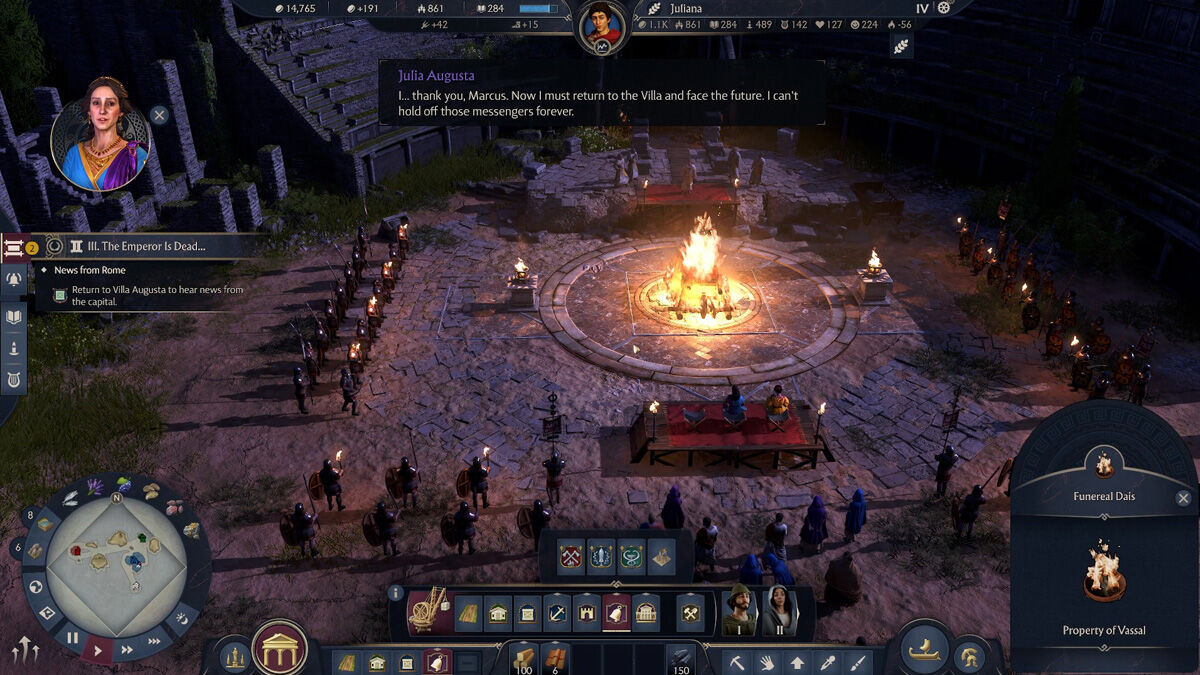Set game speed to double fast-forward
The height and width of the screenshot is (675, 1200).
[x=127, y=649]
